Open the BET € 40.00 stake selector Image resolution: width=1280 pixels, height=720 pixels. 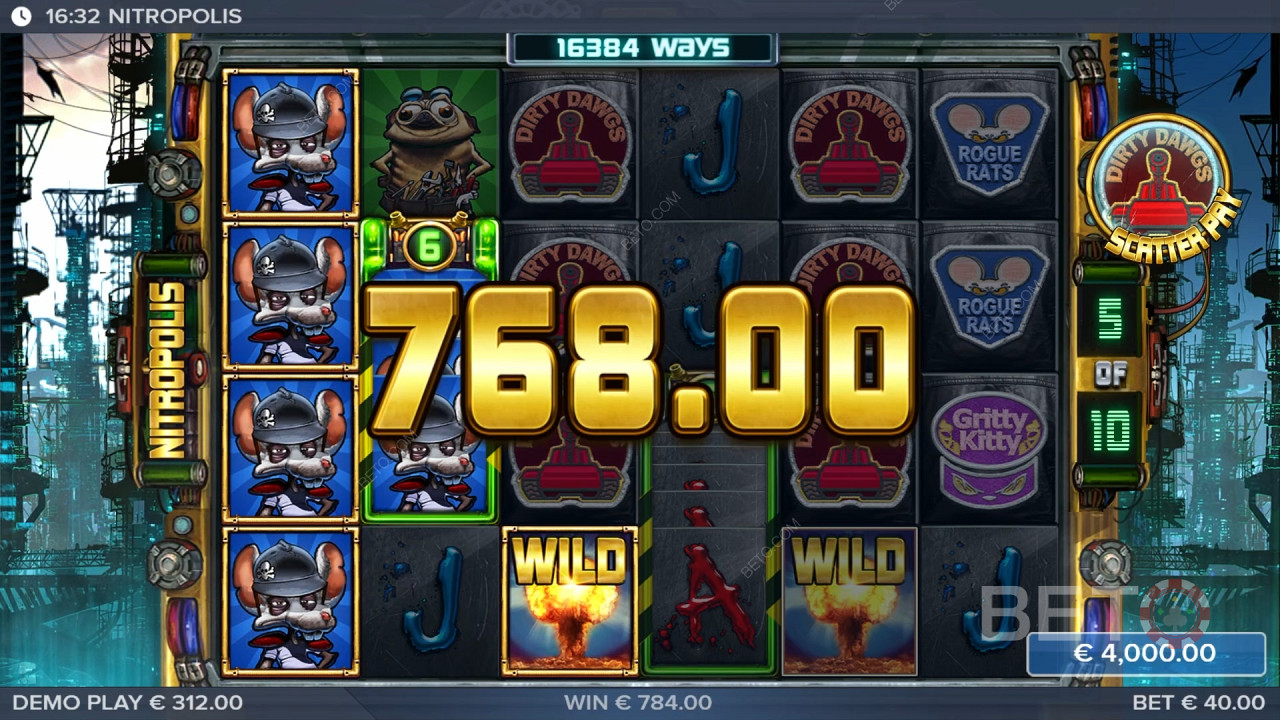[x=1198, y=703]
